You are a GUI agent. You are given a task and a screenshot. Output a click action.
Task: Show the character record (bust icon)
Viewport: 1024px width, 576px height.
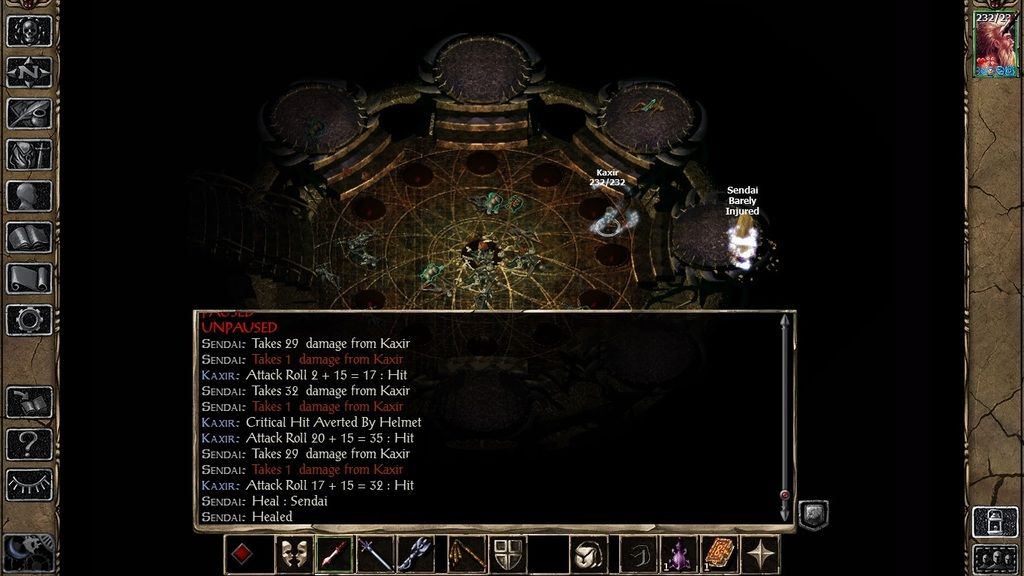click(x=29, y=196)
